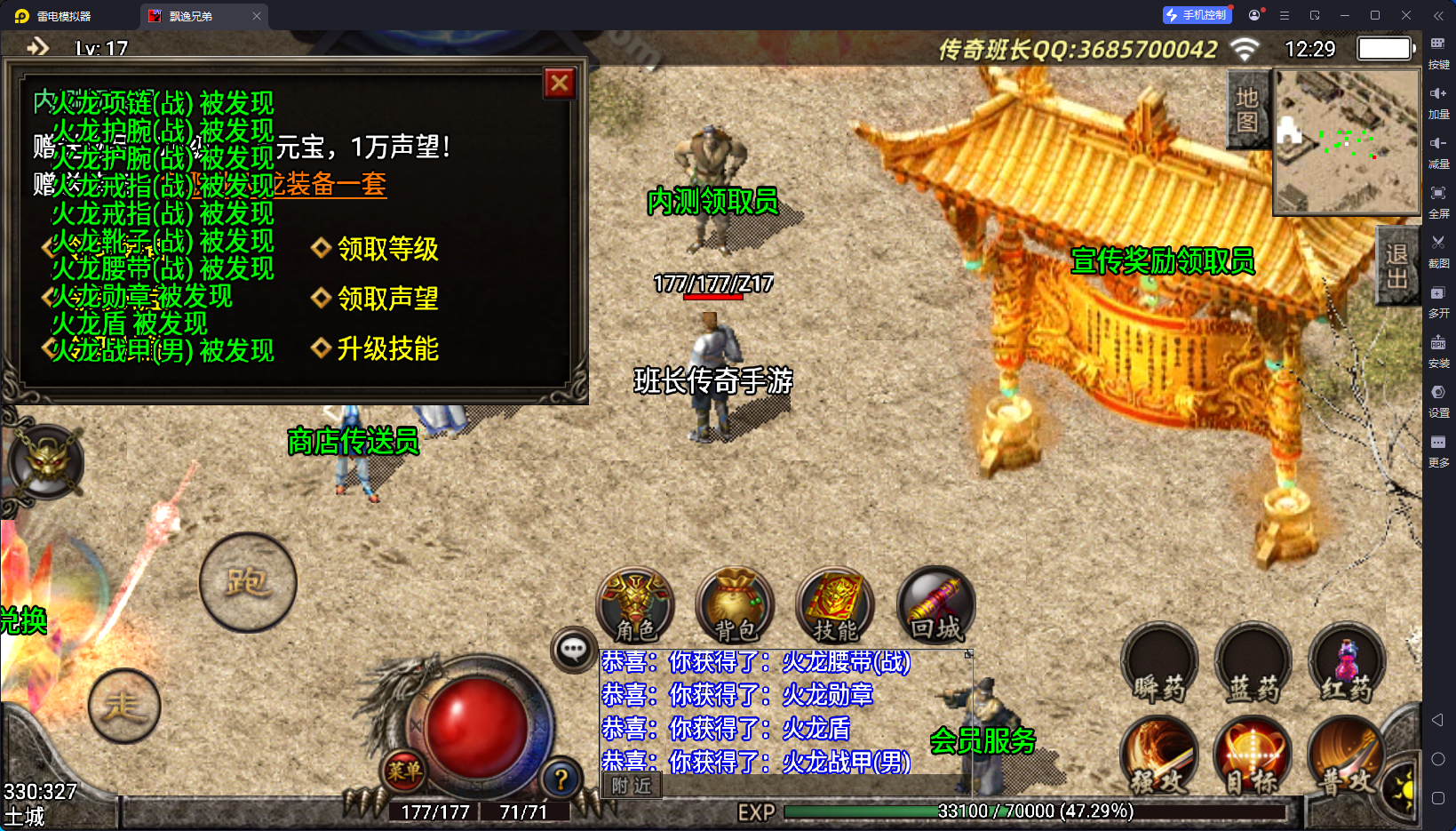Click the 退出 exit button
The image size is (1456, 831).
tap(1396, 266)
